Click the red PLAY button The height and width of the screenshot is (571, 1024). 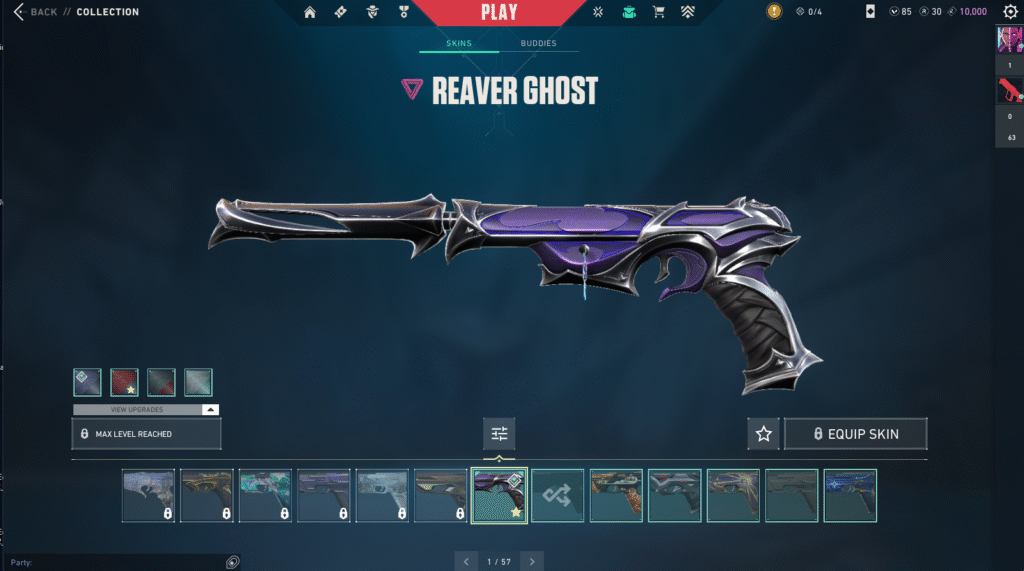click(499, 13)
